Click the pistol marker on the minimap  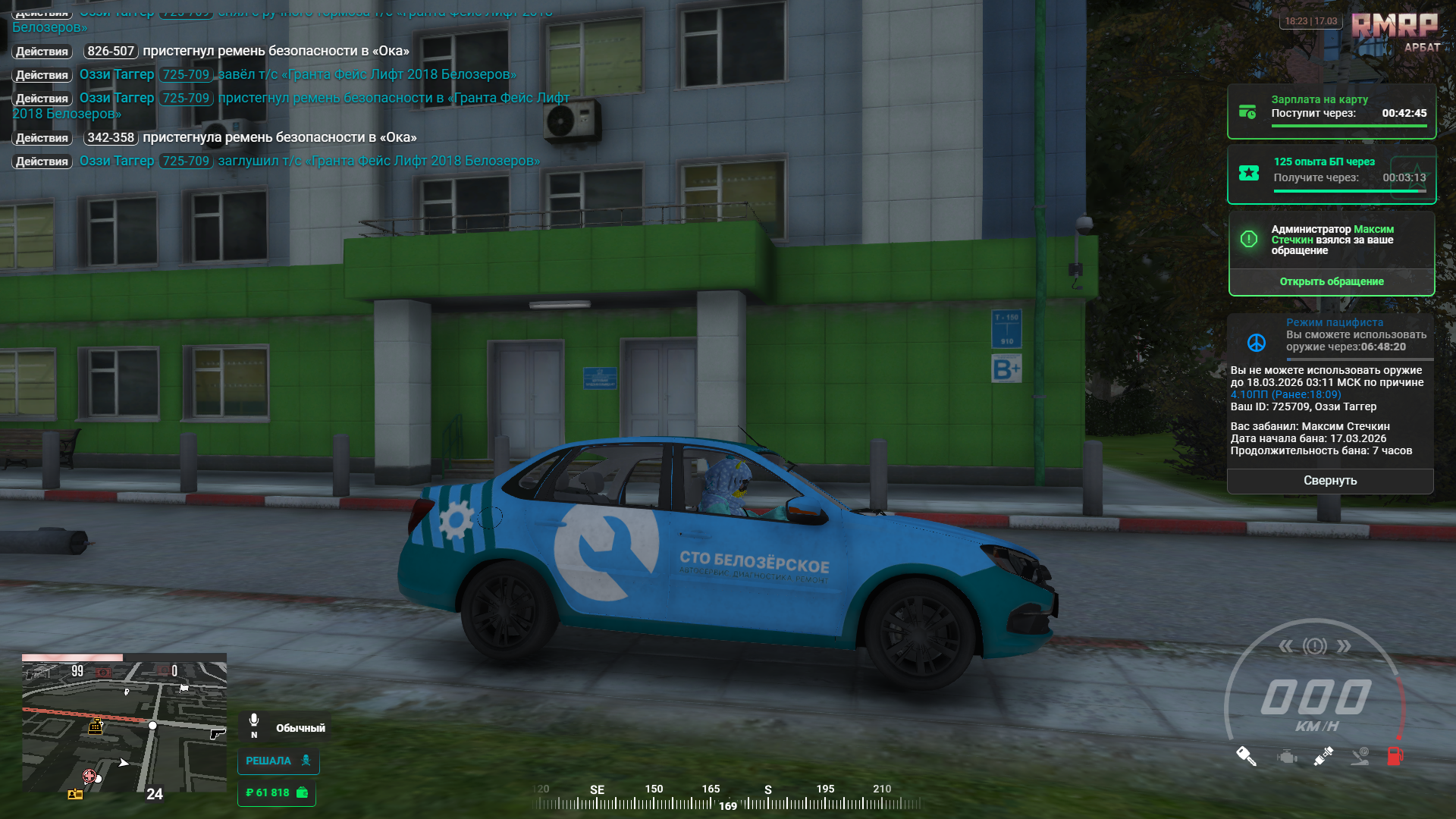[x=217, y=733]
